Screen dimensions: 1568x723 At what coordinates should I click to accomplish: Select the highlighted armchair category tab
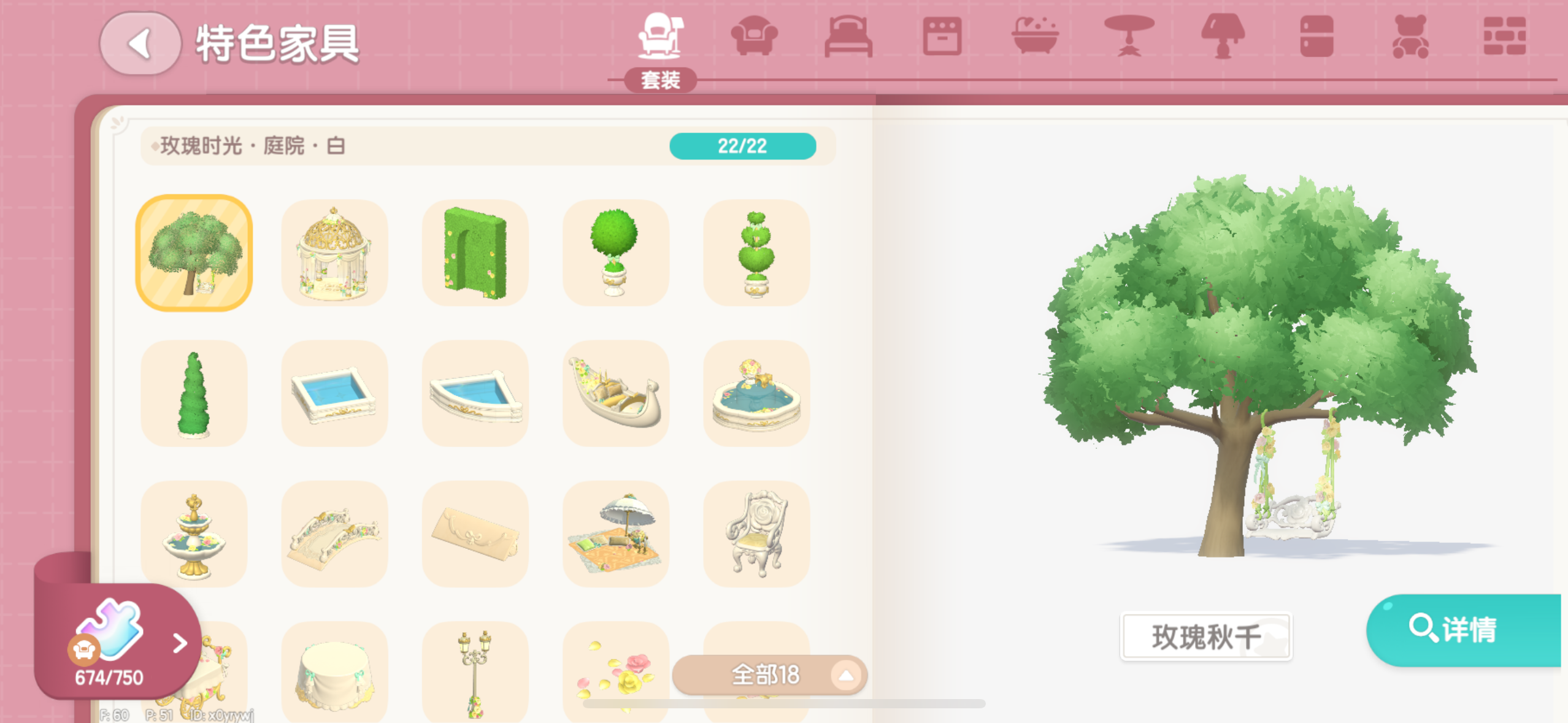coord(660,37)
